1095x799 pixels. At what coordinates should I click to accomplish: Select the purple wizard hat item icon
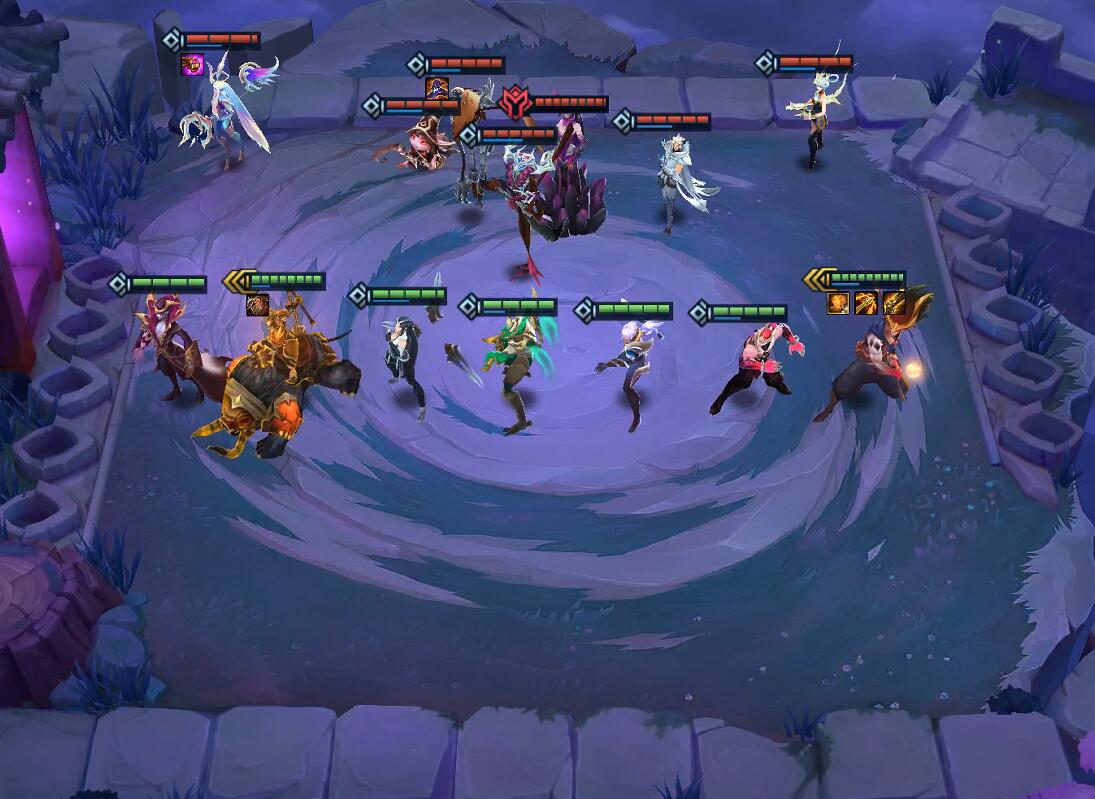(437, 88)
